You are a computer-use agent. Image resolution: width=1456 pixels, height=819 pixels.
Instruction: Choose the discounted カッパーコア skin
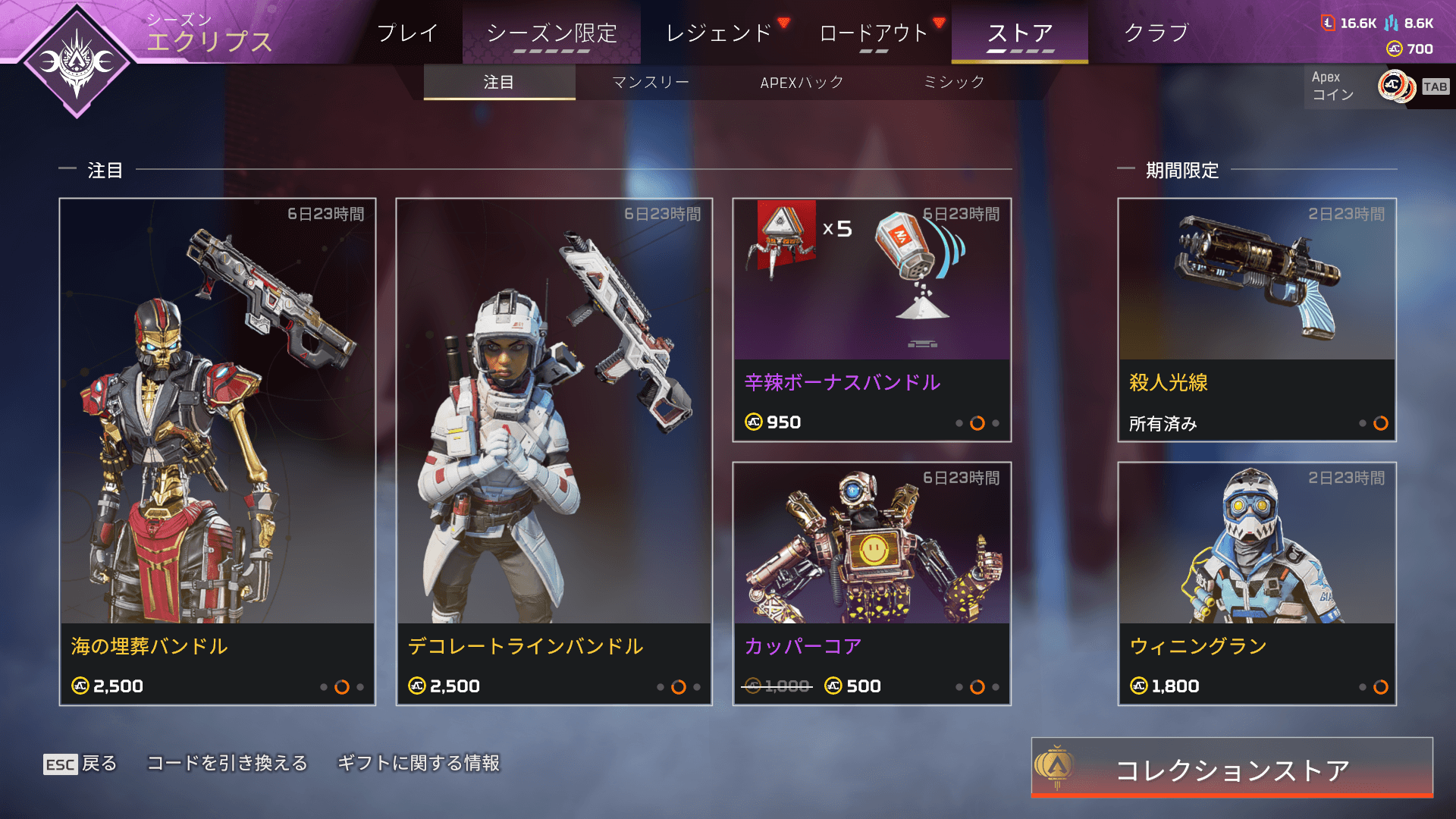872,583
